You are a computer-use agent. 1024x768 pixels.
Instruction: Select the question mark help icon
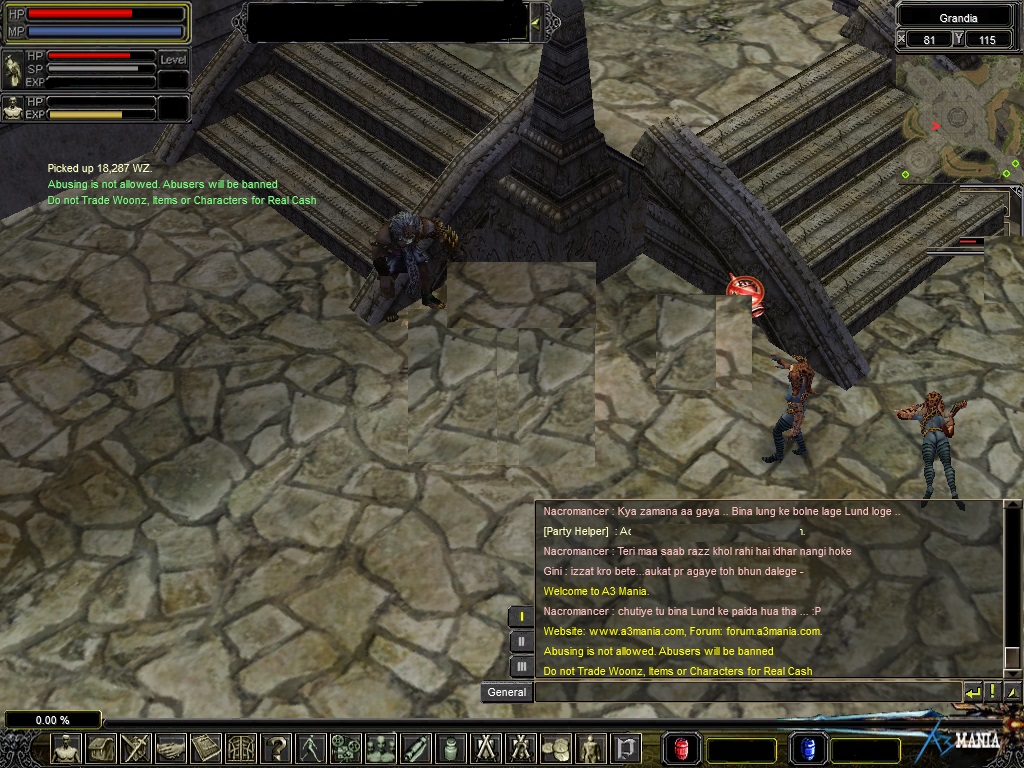pos(276,748)
